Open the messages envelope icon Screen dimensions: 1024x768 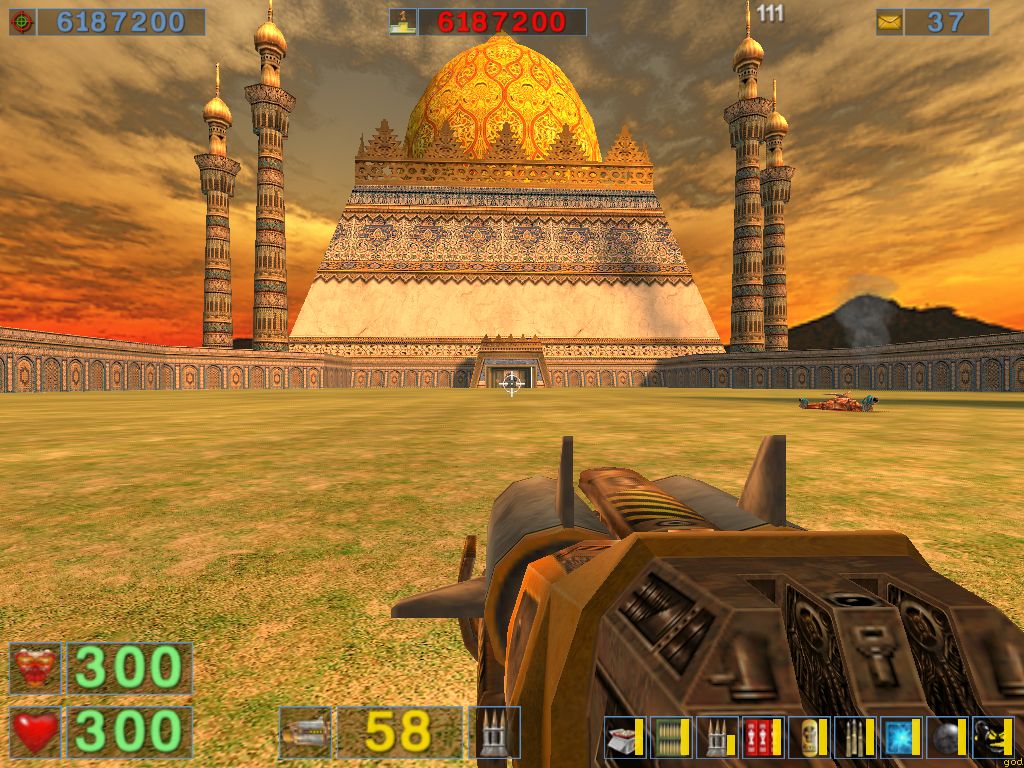[x=889, y=22]
